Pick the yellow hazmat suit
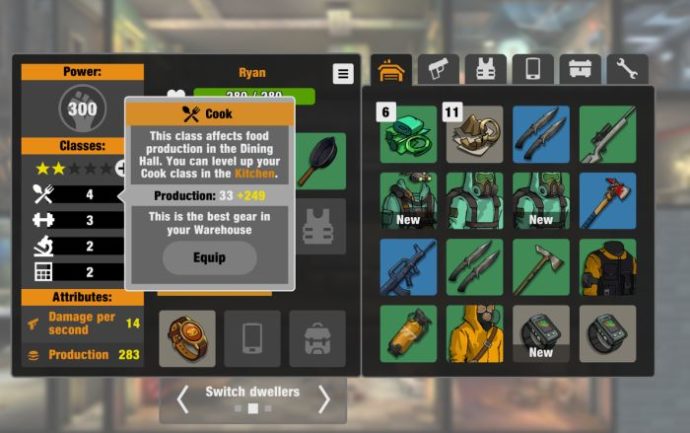This screenshot has width=690, height=433. (474, 334)
